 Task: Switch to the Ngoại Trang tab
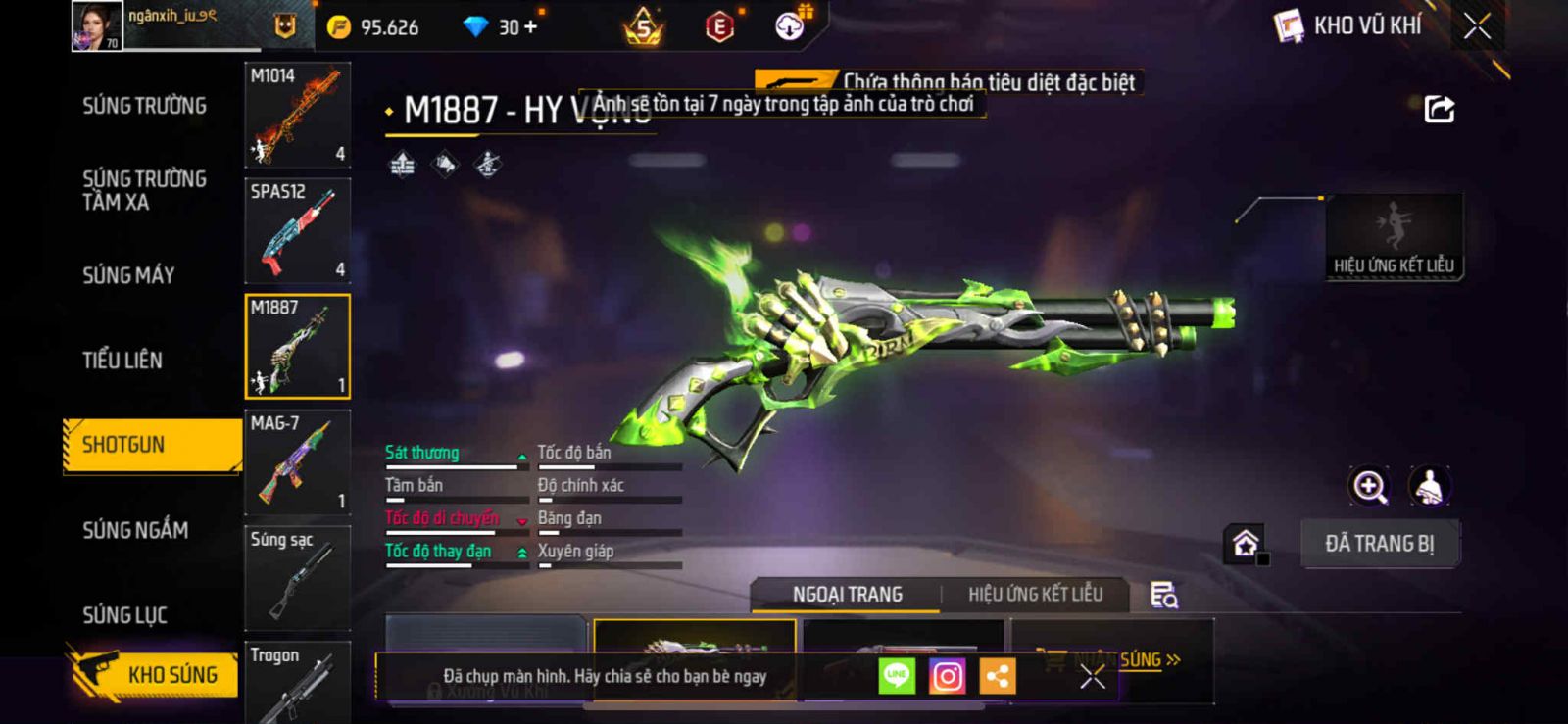pyautogui.click(x=847, y=595)
